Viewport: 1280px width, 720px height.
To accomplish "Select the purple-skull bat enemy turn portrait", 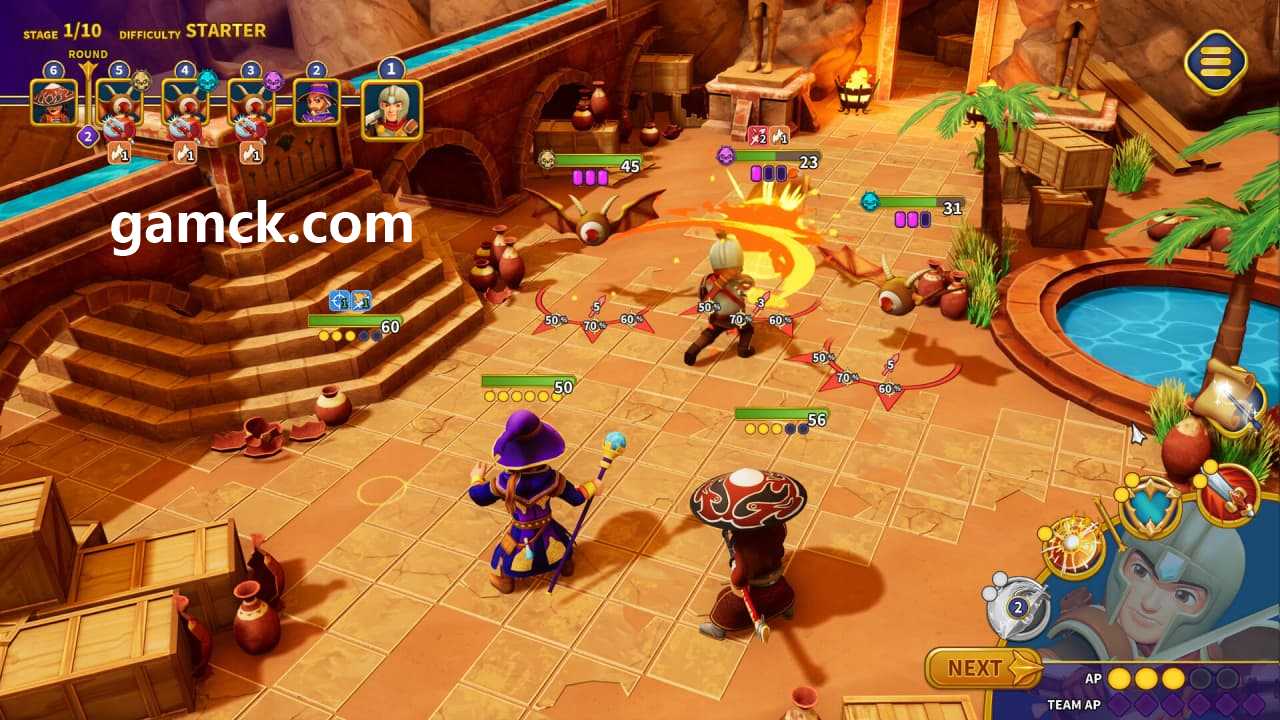I will pos(251,102).
